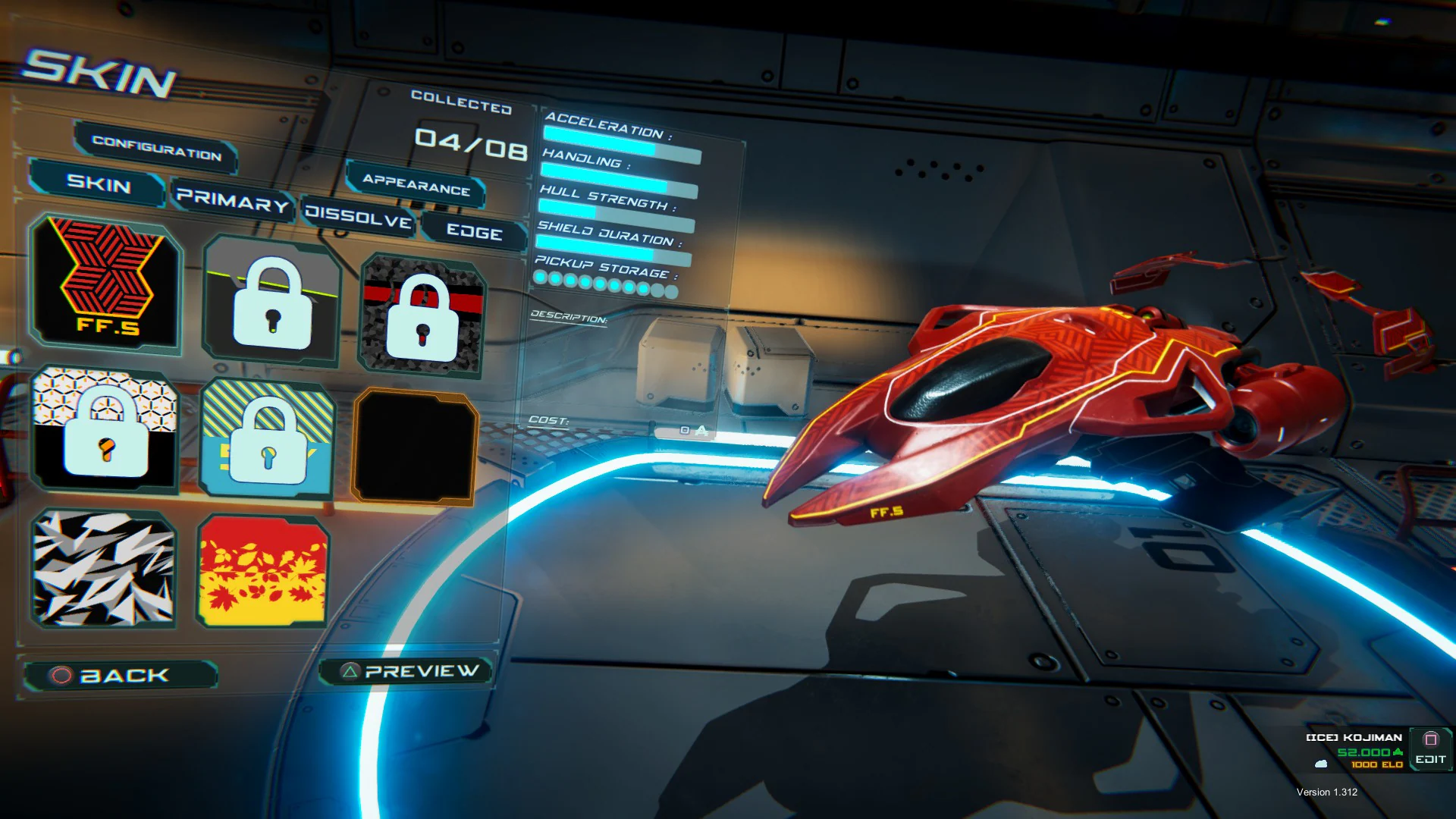The image size is (1456, 819).
Task: Click the locked gray skin's padlock
Action: pyautogui.click(x=271, y=303)
